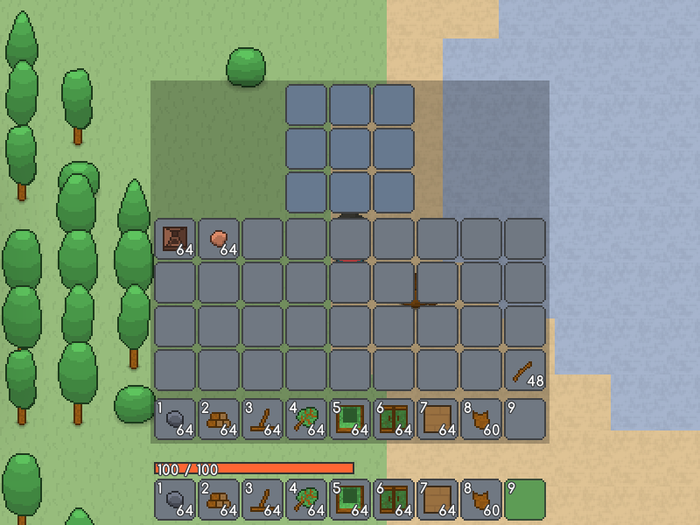The width and height of the screenshot is (700, 525).
Task: Equip slot 8 on the bottom HUD hotbar
Action: pyautogui.click(x=481, y=499)
